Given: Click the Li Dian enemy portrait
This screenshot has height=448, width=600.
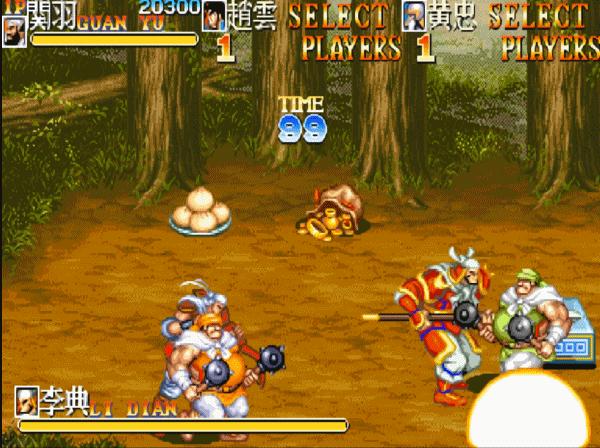Looking at the screenshot, I should coord(26,399).
